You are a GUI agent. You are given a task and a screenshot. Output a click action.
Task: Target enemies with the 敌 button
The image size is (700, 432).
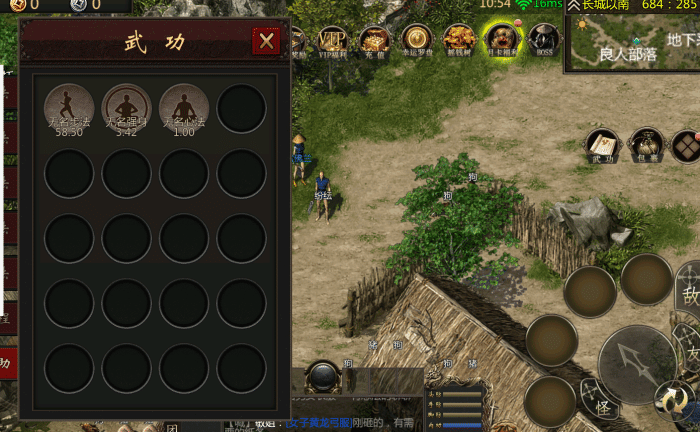click(x=690, y=294)
